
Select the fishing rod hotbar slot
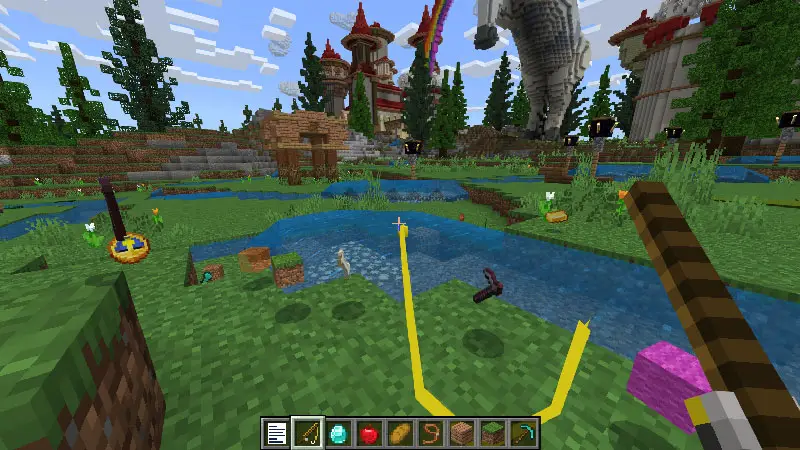tap(307, 434)
